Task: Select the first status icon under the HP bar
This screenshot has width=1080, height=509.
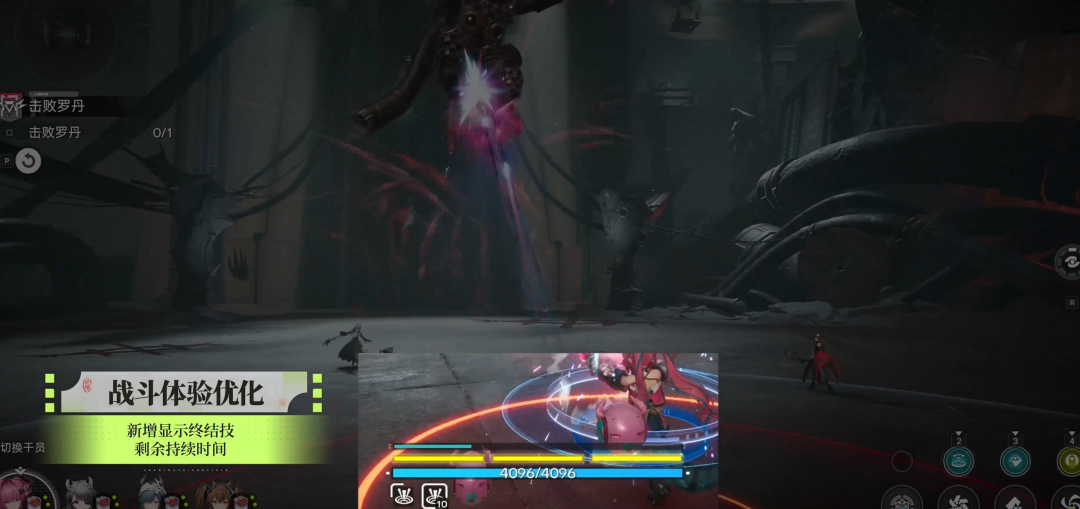Action: [x=403, y=492]
